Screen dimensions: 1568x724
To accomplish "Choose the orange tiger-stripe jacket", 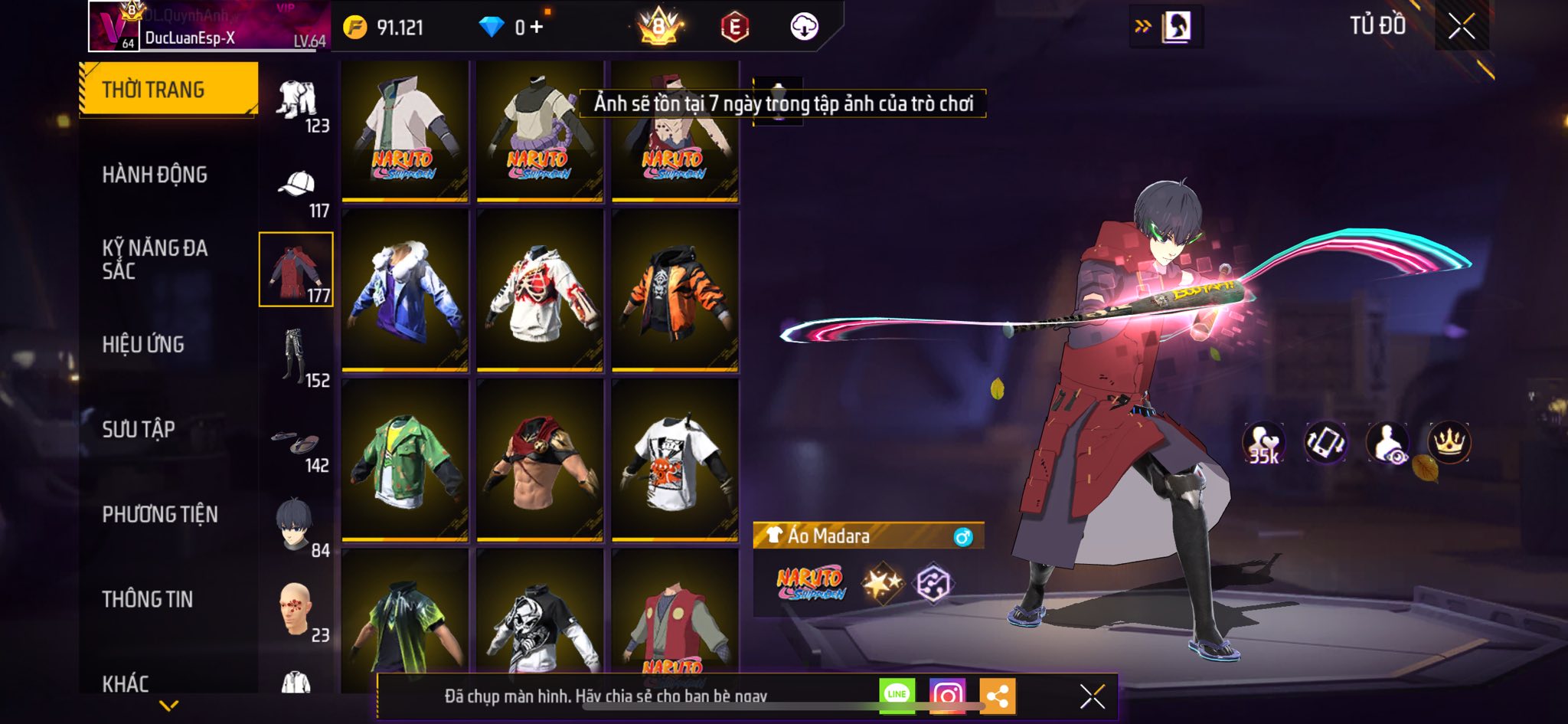I will [675, 290].
